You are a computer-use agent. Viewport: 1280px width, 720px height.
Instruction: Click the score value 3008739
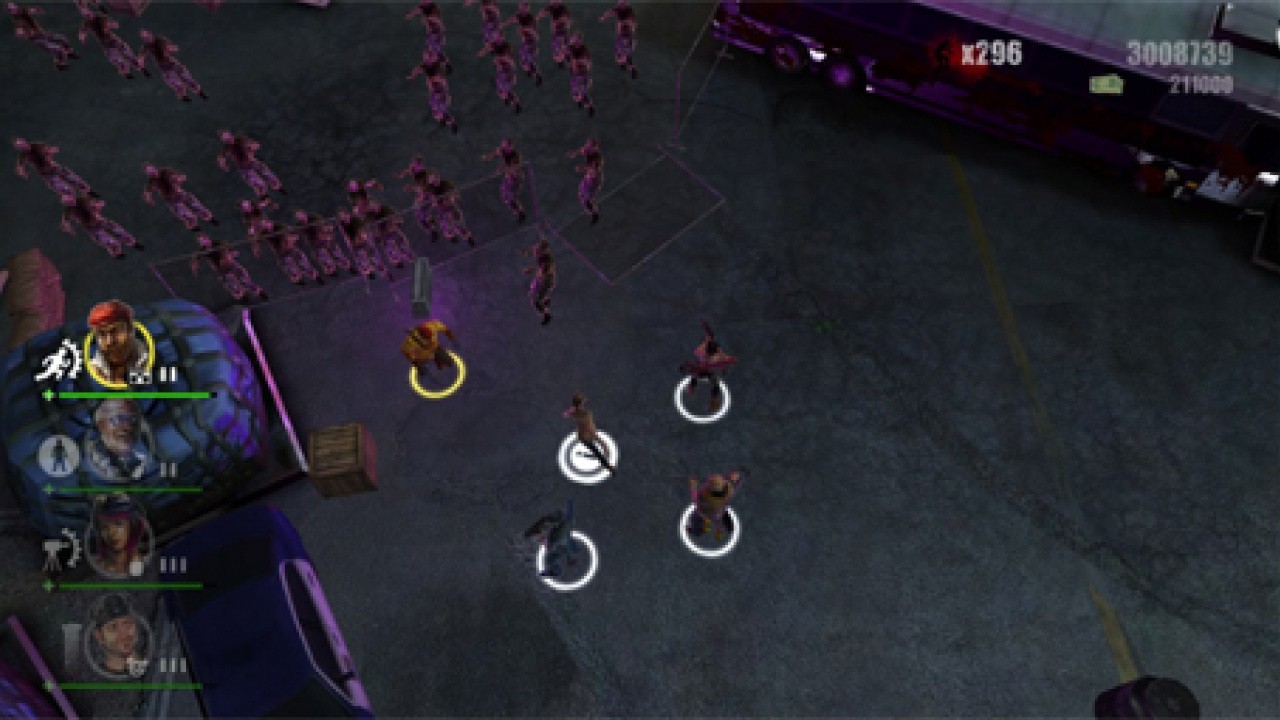coord(1179,52)
